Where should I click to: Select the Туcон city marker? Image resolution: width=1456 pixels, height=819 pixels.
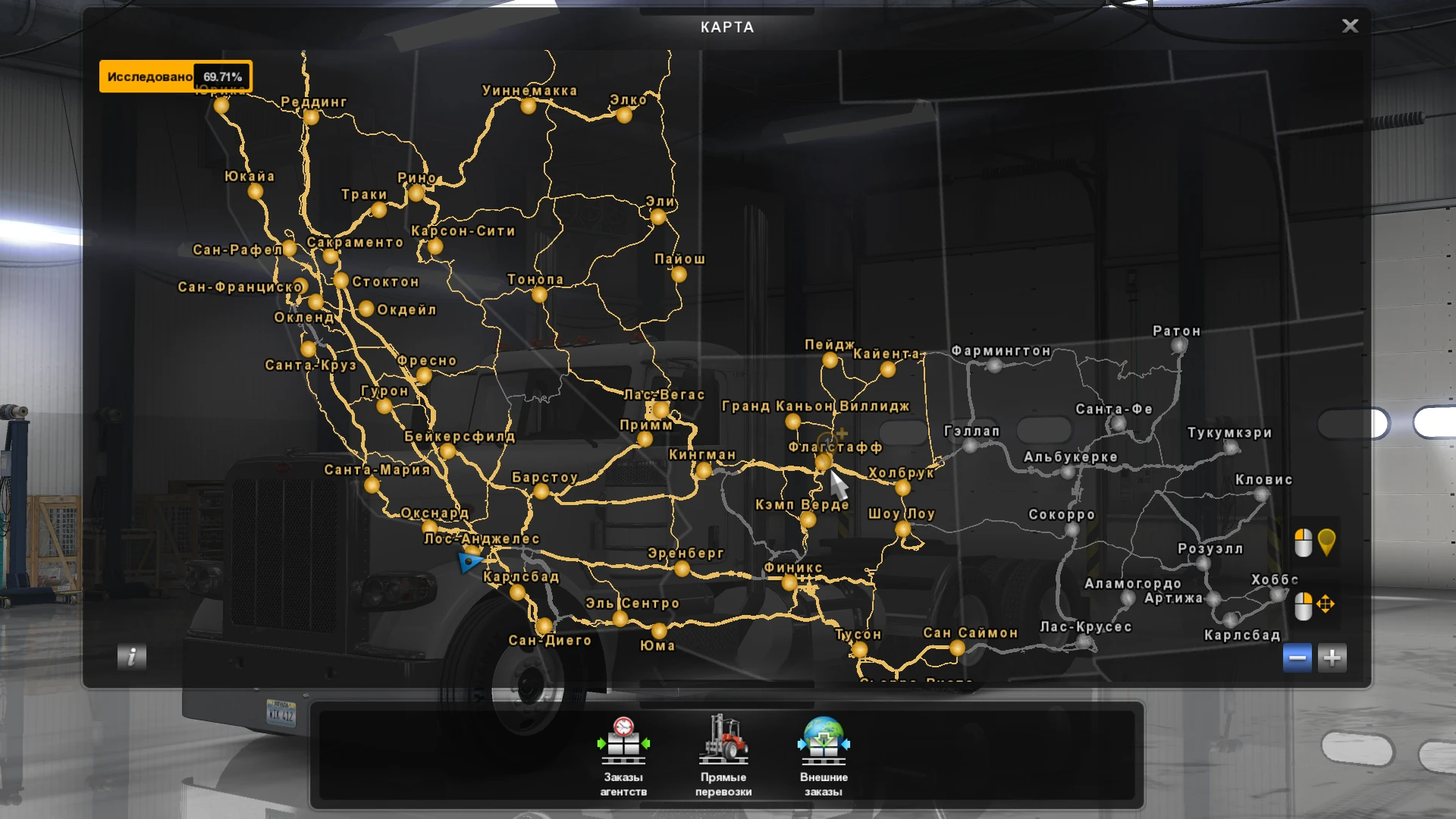click(859, 651)
